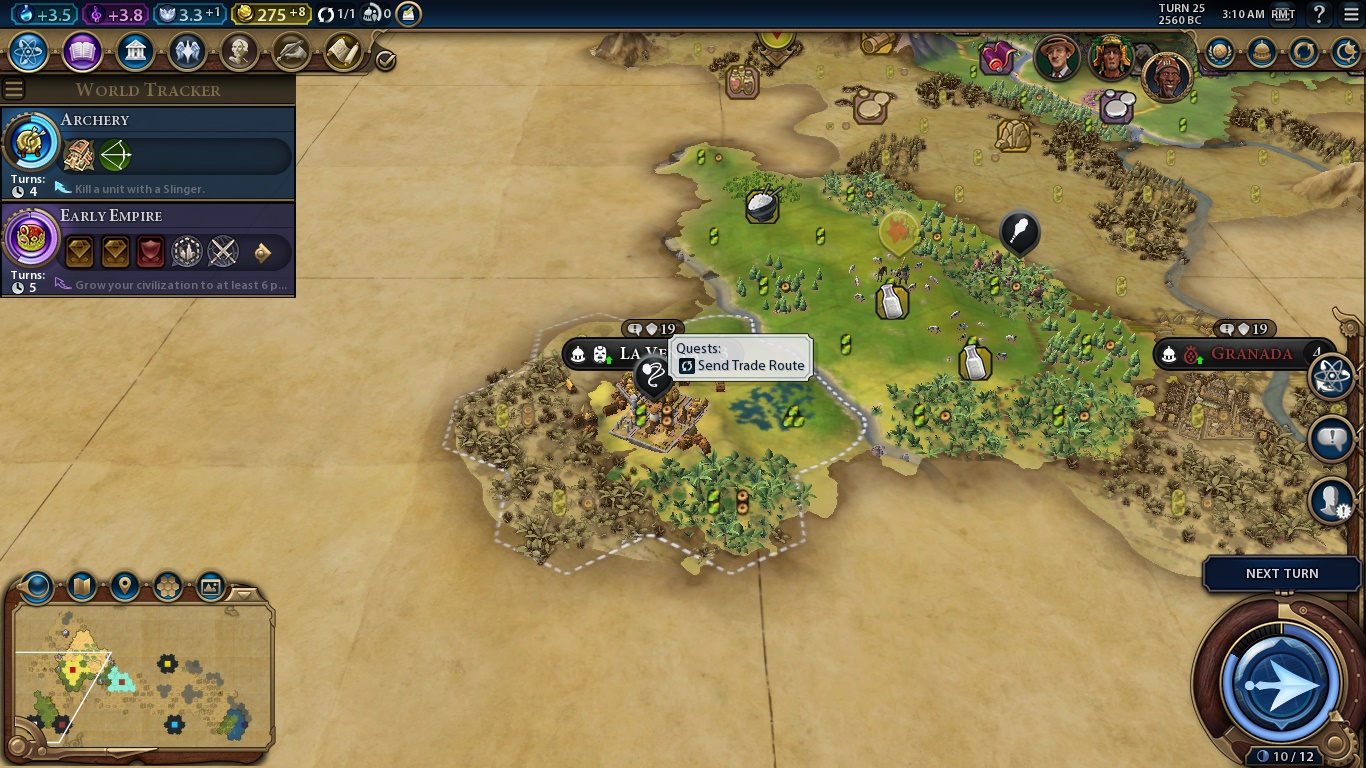1366x768 pixels.
Task: Select the Early Empire civic tracker entry
Action: [x=148, y=248]
